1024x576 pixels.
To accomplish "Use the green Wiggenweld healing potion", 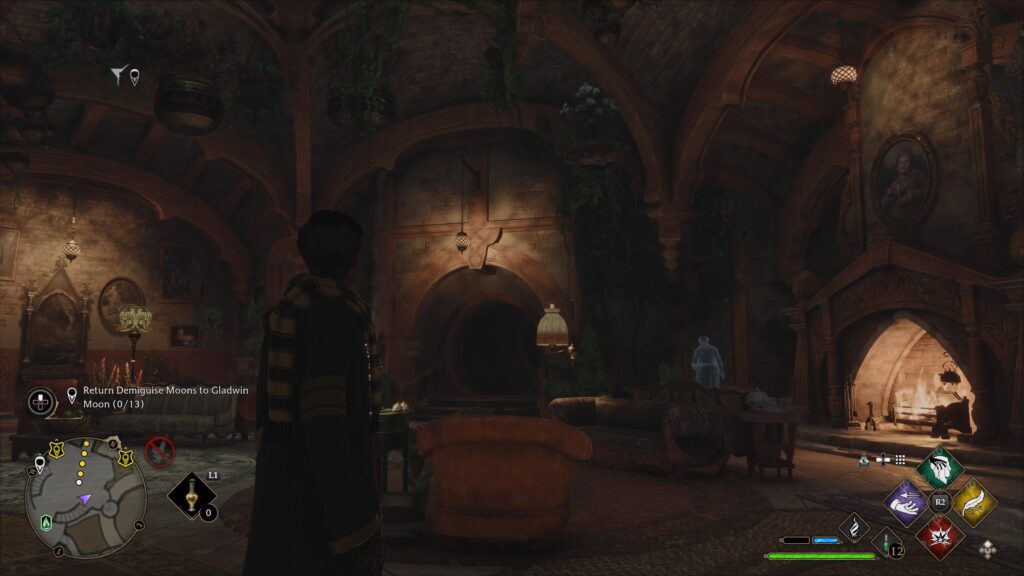I will click(888, 545).
